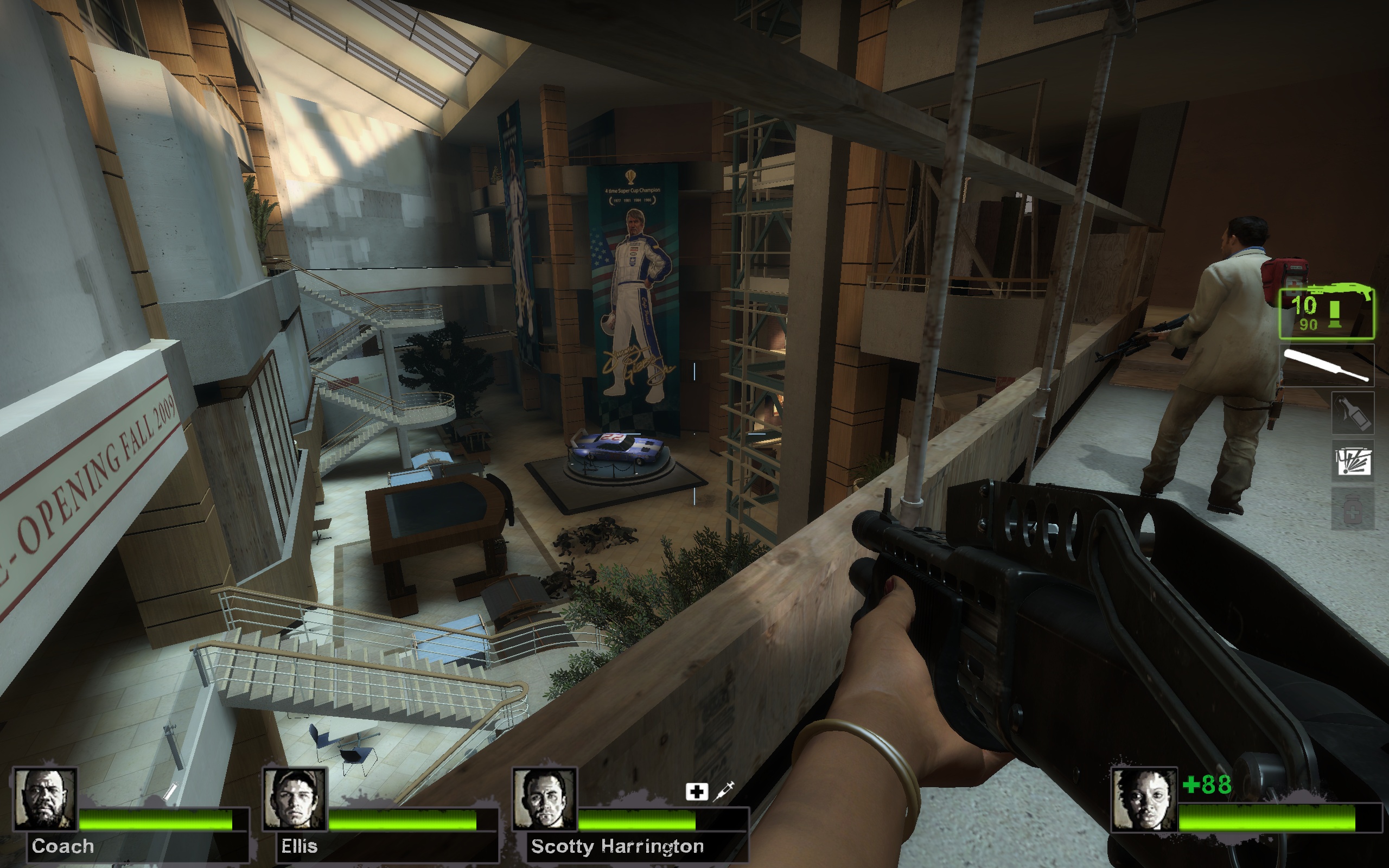Pick the dimmed pill bottle slot

coord(1352,510)
